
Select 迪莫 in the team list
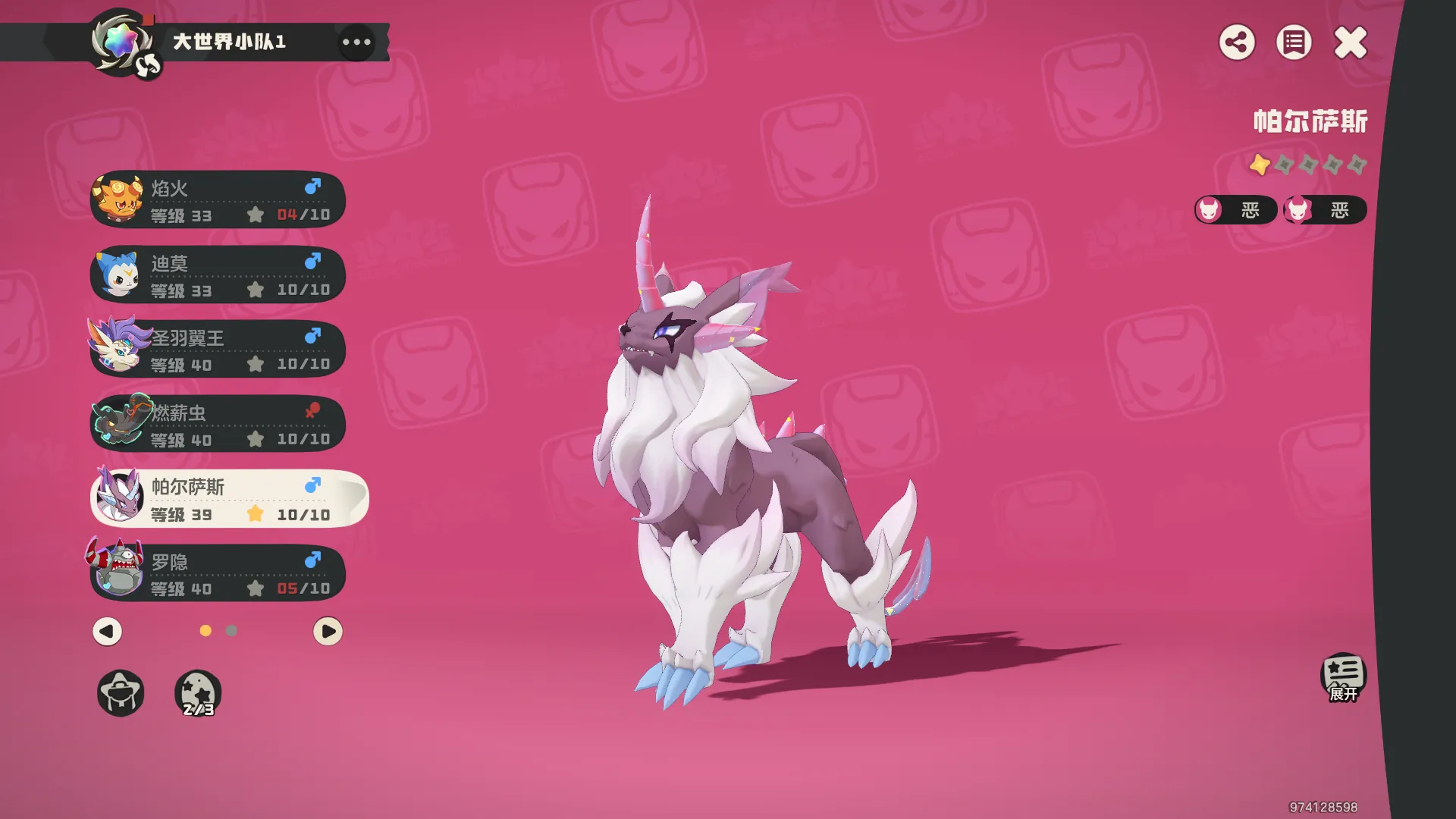tap(218, 275)
